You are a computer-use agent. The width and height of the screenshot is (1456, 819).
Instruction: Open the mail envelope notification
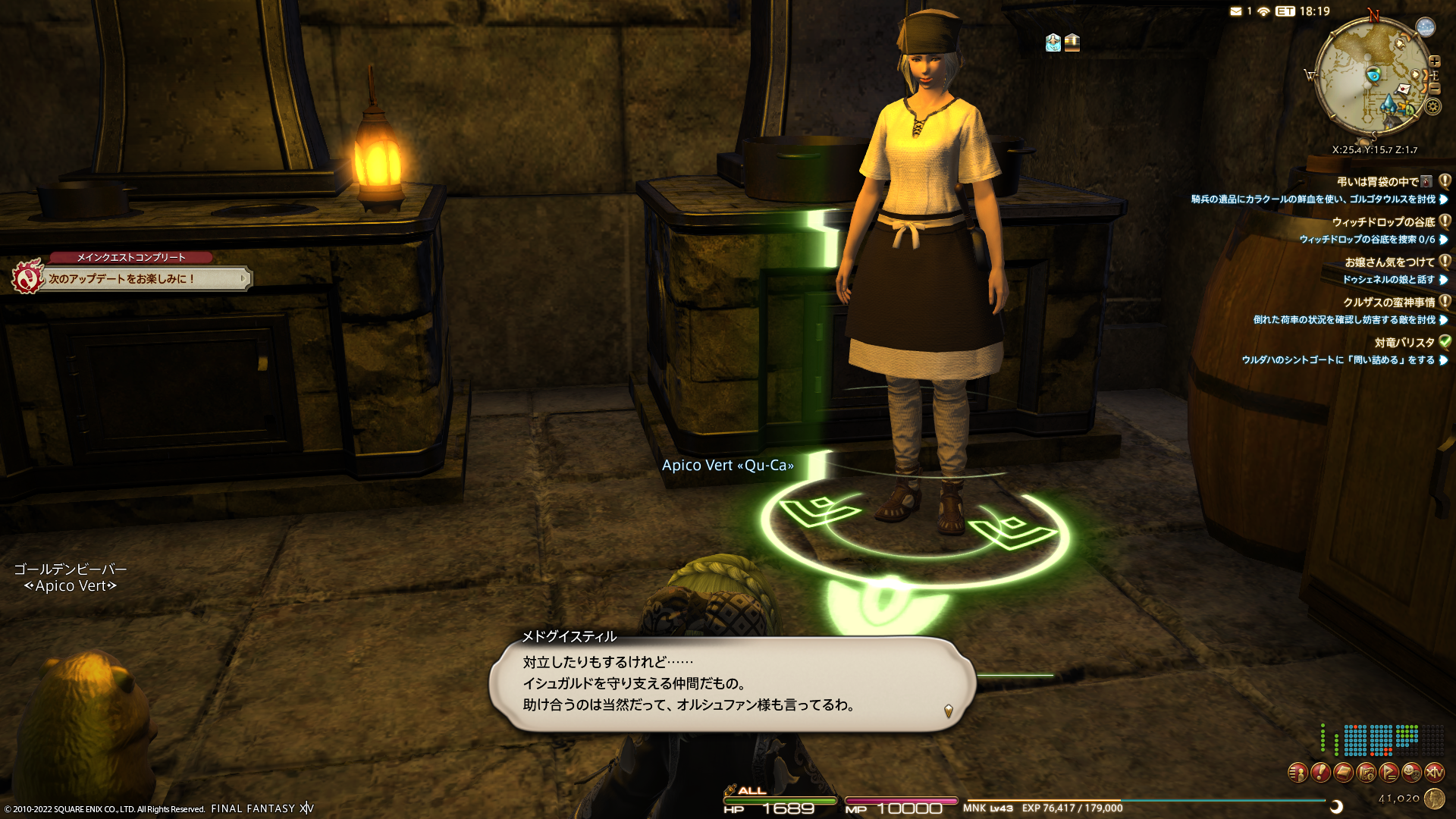(x=1236, y=11)
